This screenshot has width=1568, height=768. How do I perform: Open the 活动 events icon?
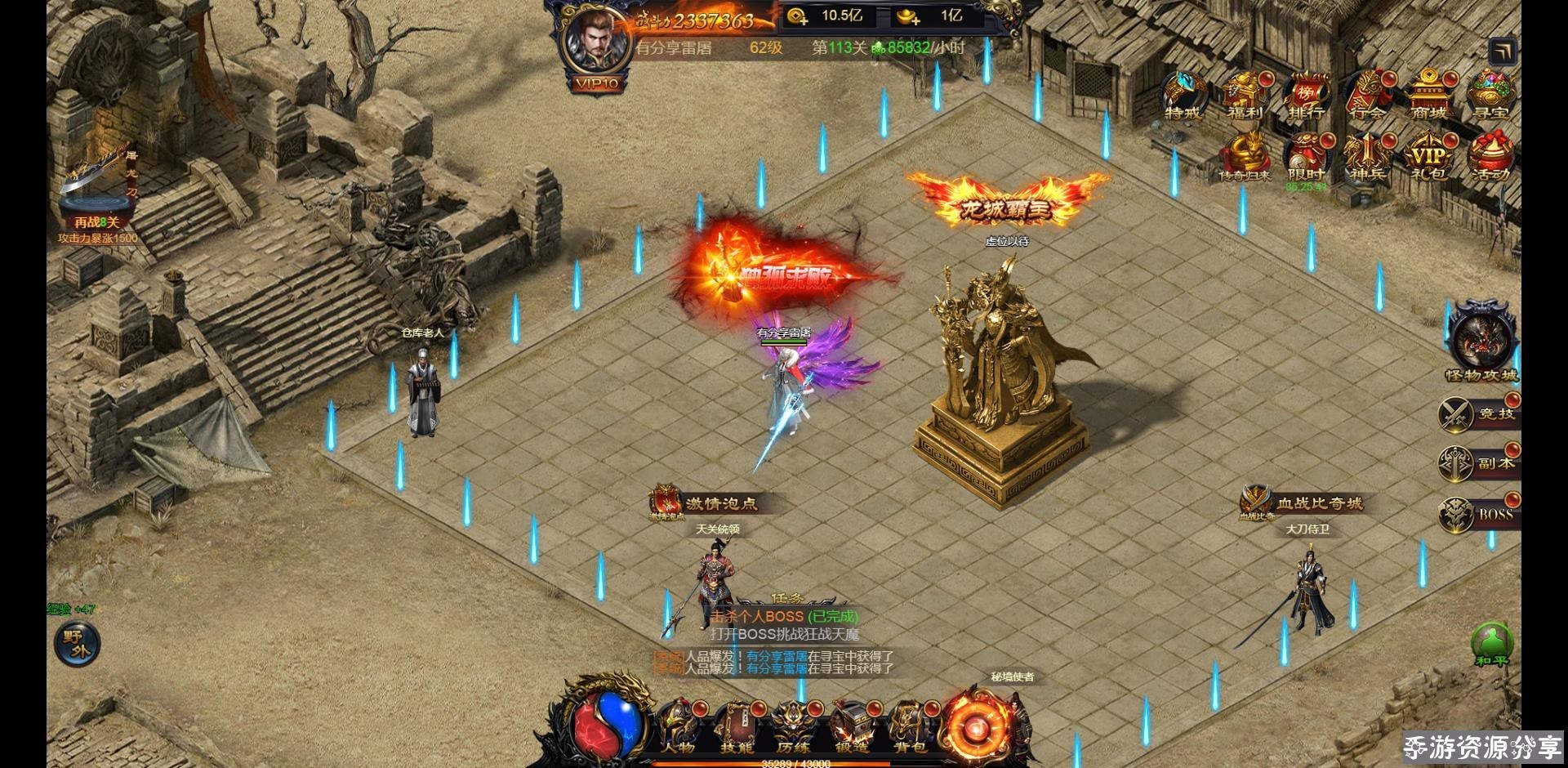tap(1490, 157)
